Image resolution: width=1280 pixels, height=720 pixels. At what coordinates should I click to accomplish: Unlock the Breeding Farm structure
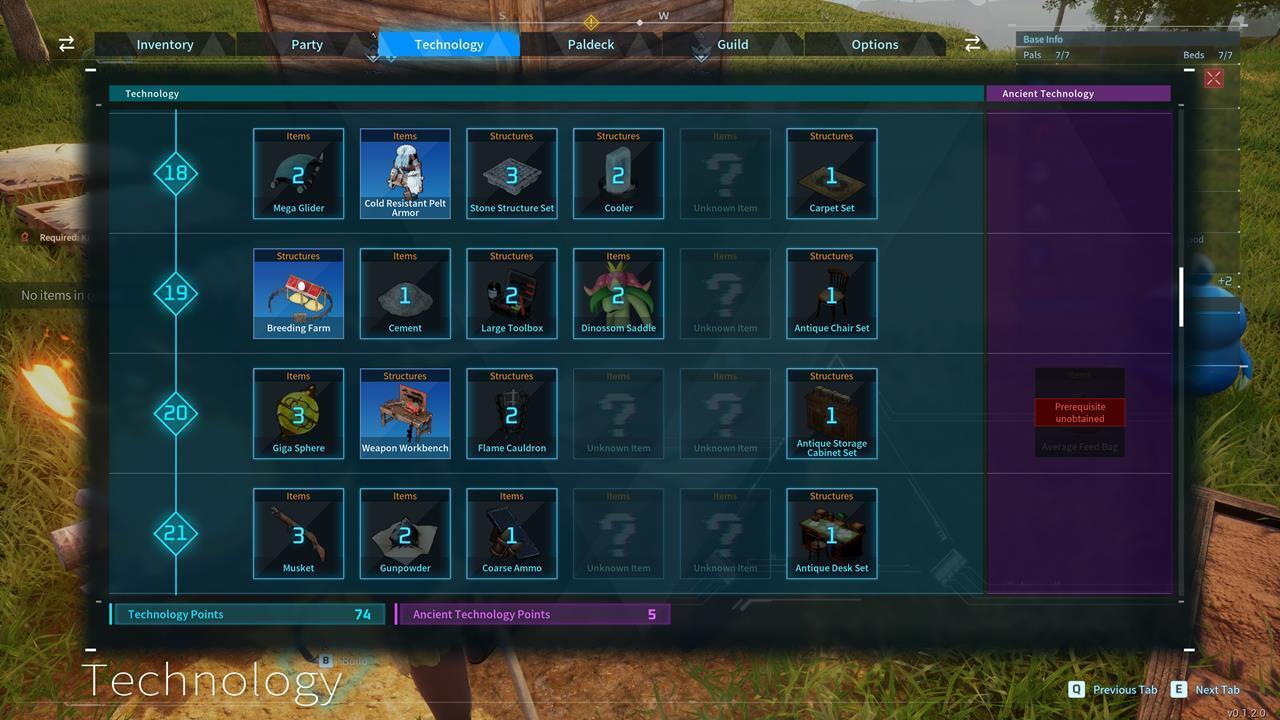pyautogui.click(x=298, y=293)
